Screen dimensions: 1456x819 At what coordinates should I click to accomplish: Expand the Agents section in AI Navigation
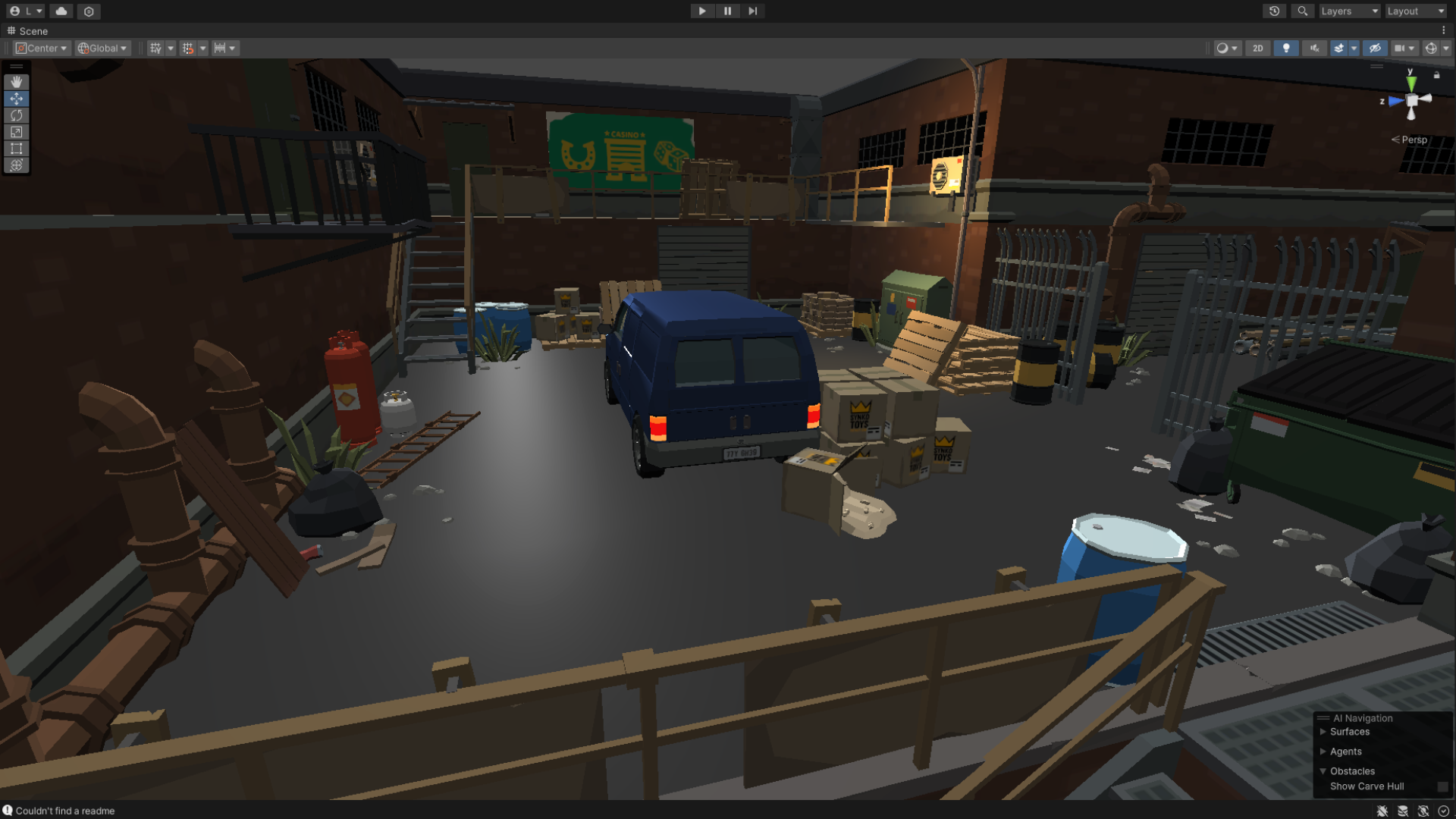tap(1323, 752)
